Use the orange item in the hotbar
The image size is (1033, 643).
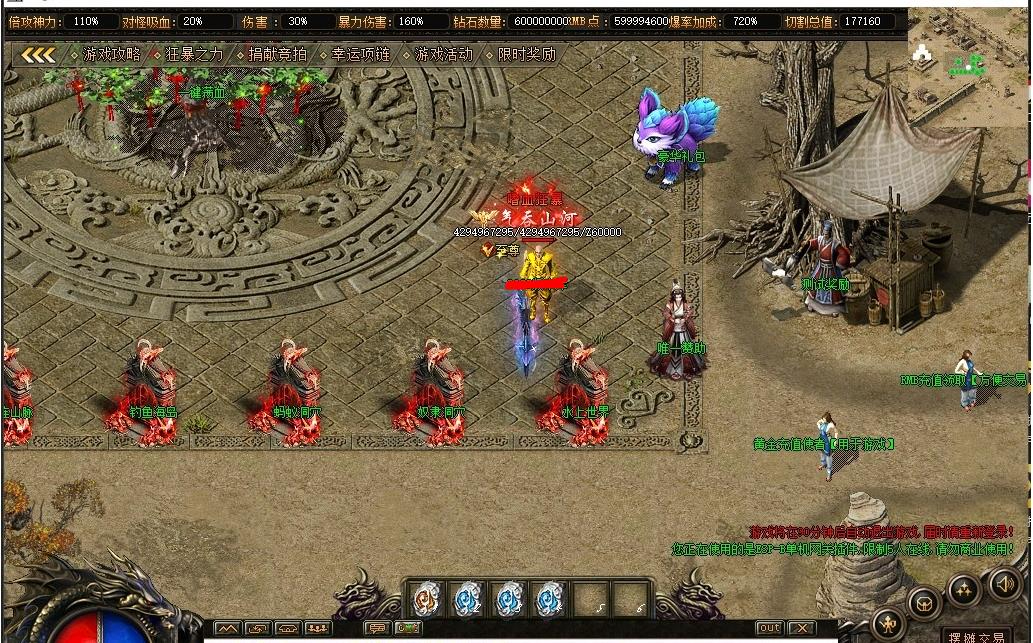point(426,599)
